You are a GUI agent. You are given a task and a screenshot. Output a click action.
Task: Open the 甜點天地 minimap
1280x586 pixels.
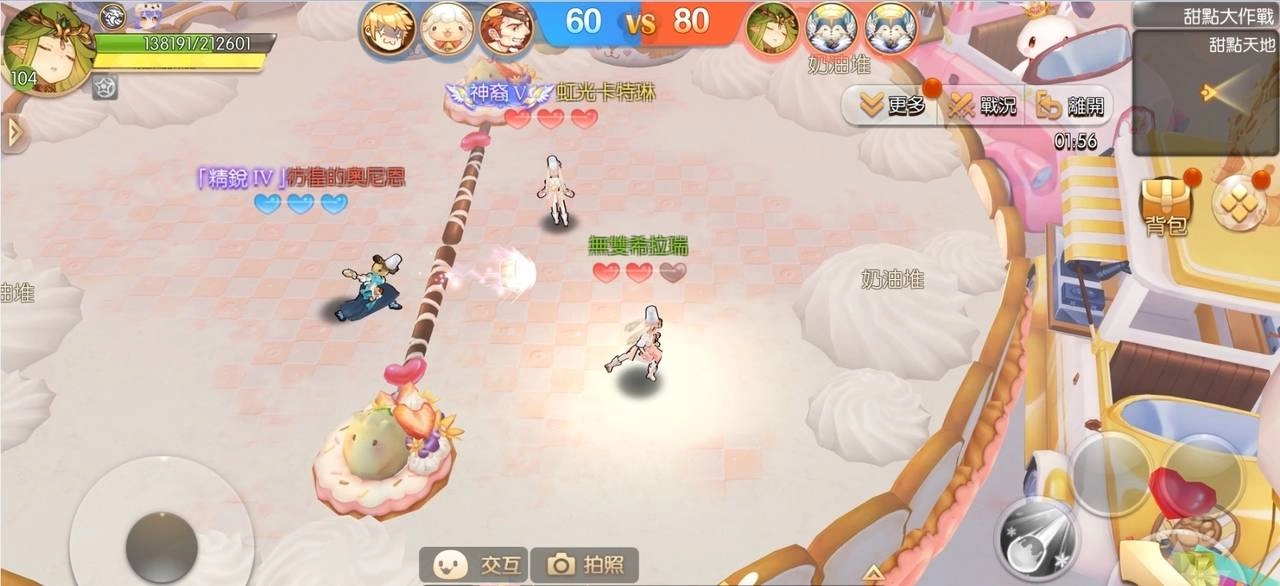coord(1205,92)
